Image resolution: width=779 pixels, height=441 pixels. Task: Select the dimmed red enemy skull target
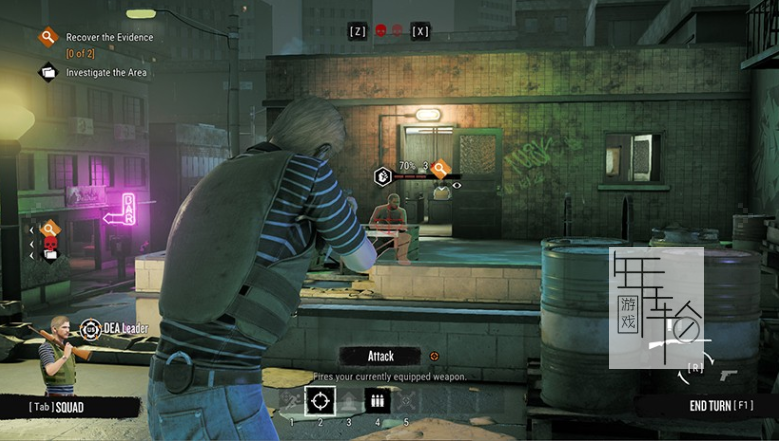click(397, 31)
